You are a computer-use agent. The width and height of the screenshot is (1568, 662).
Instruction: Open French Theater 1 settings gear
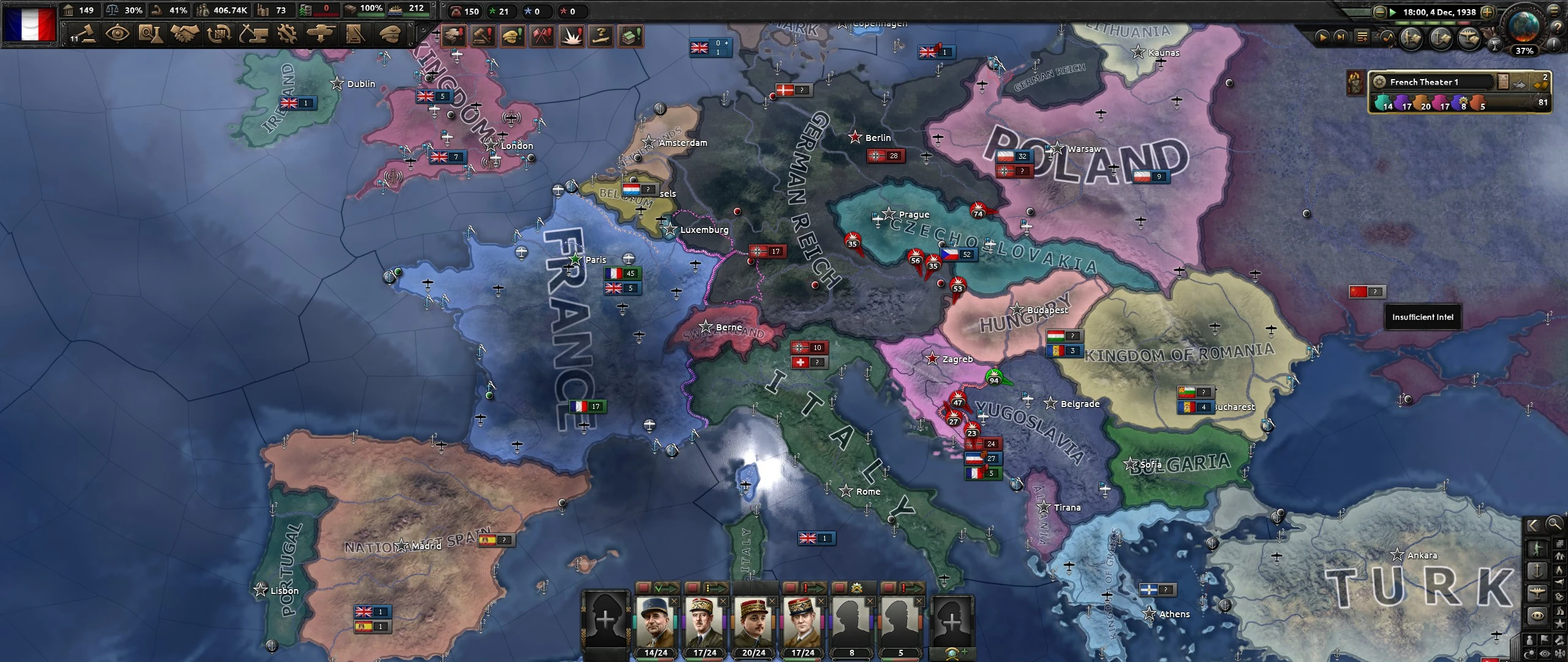(x=1380, y=83)
